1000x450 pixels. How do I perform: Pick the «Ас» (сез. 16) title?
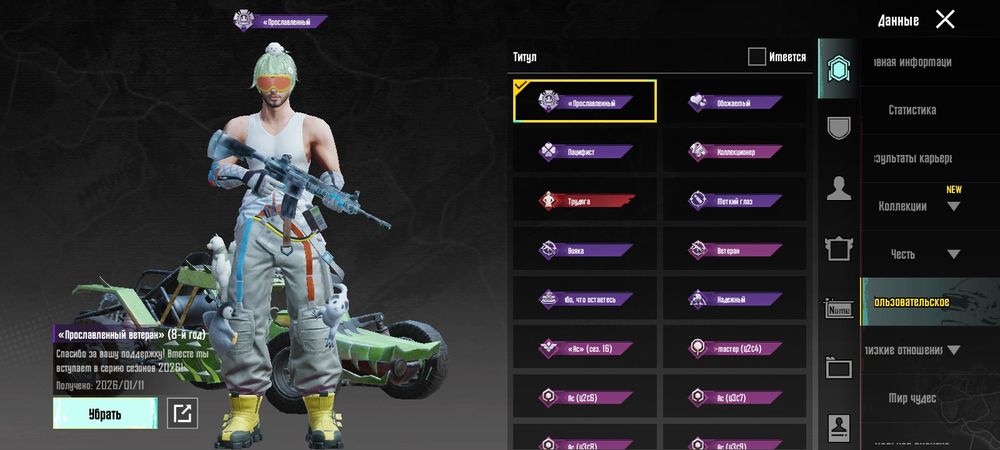585,347
